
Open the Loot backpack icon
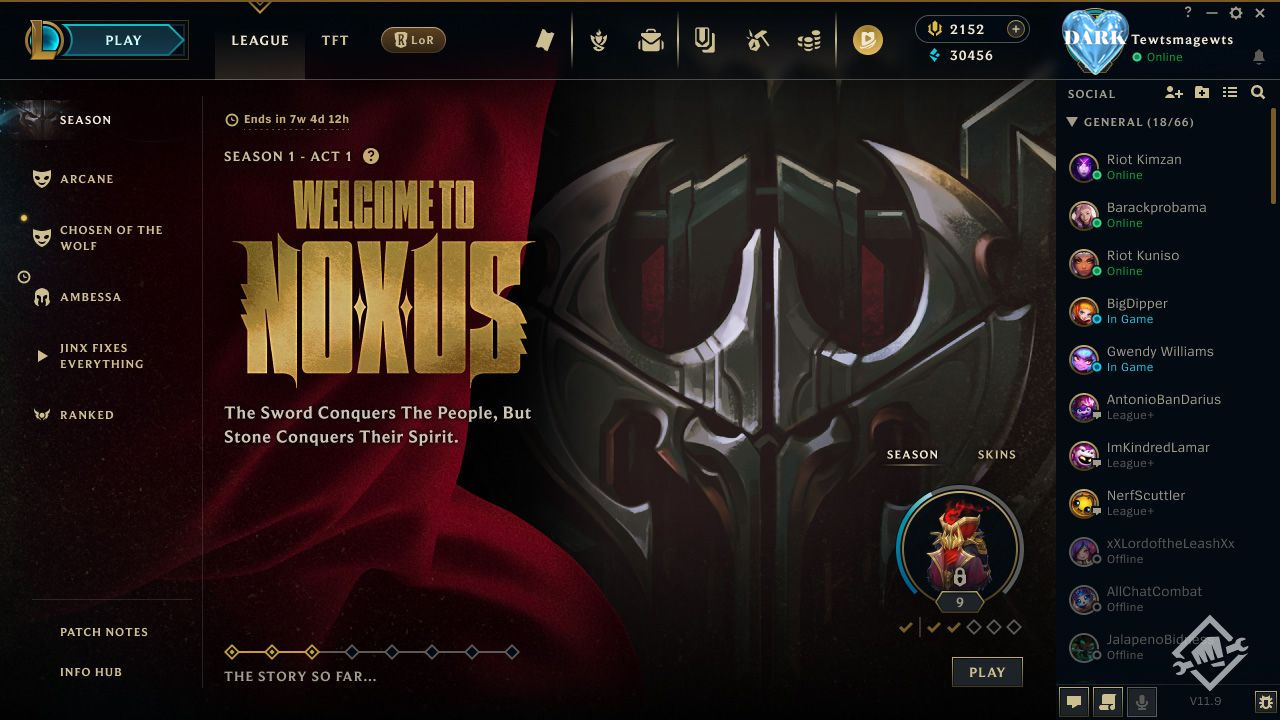[x=650, y=40]
